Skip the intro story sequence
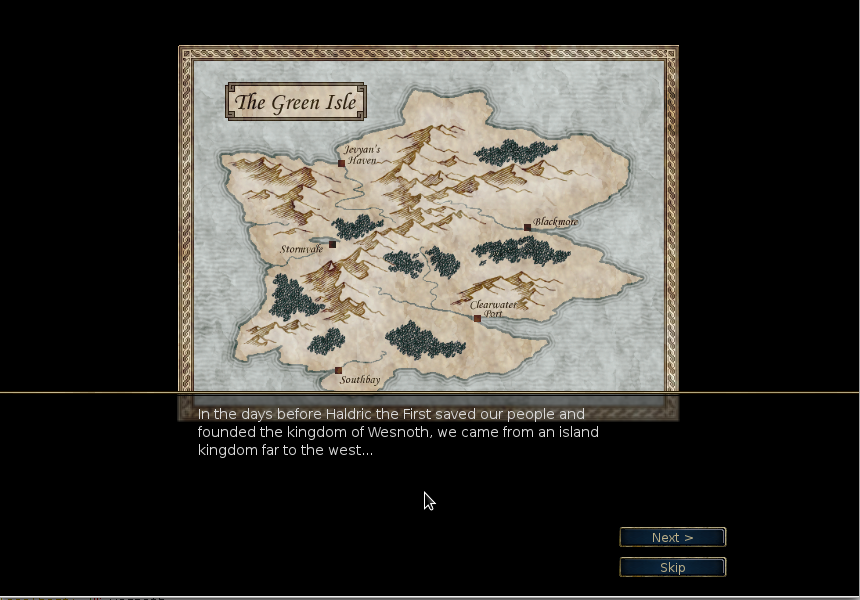The width and height of the screenshot is (860, 600). click(672, 568)
